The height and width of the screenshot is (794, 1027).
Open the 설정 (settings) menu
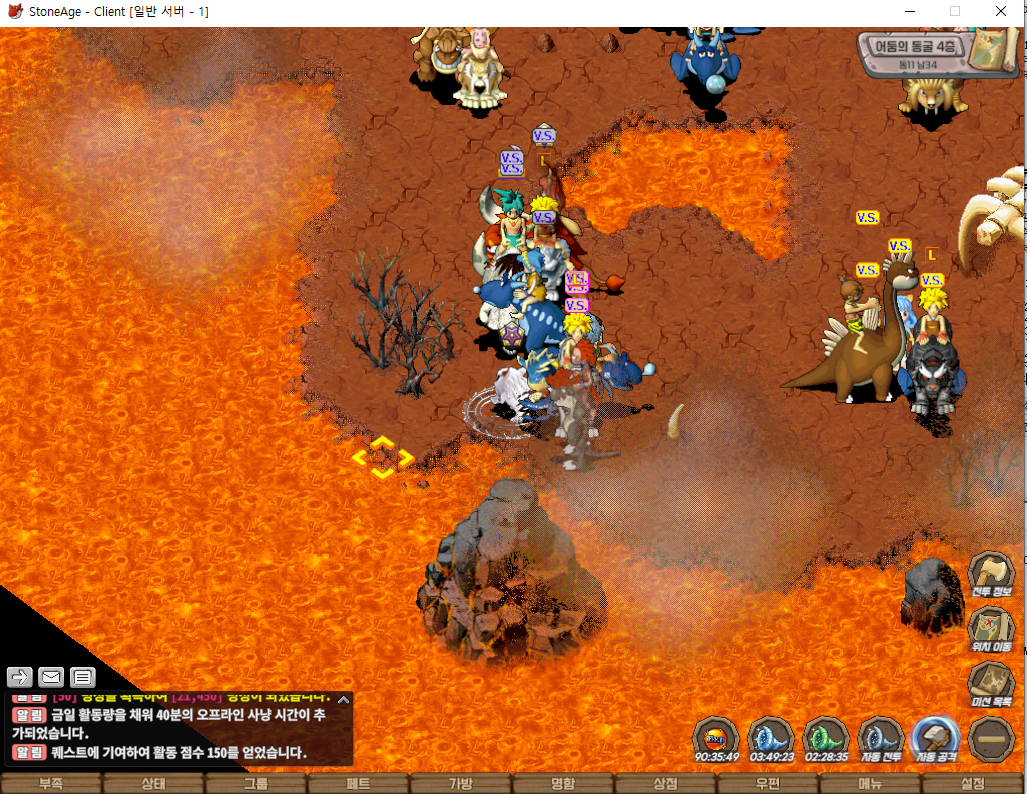(973, 784)
